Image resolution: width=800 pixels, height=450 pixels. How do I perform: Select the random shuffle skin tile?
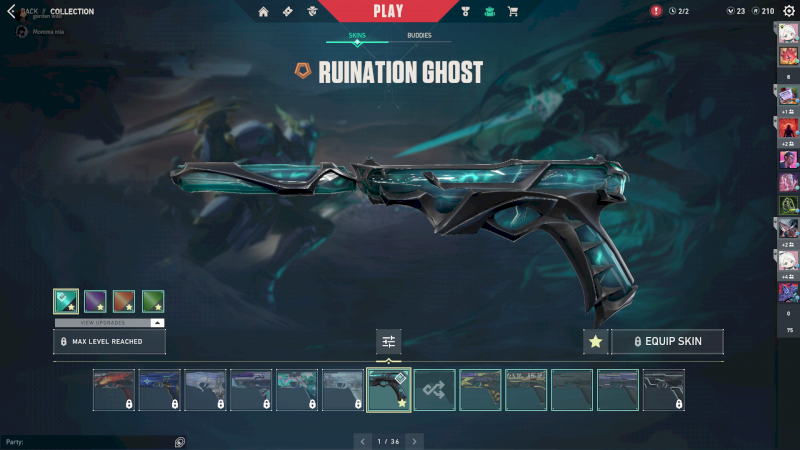[x=434, y=390]
